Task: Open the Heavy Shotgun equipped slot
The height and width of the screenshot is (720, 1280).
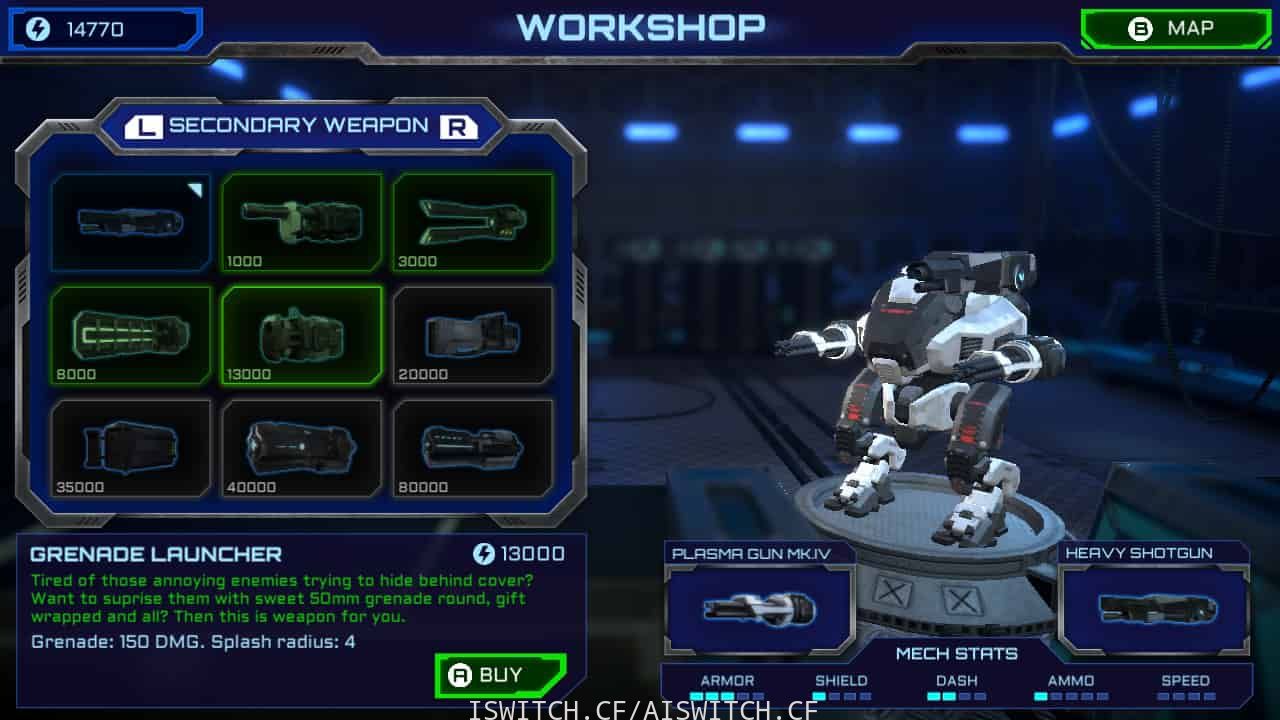Action: pyautogui.click(x=1154, y=608)
